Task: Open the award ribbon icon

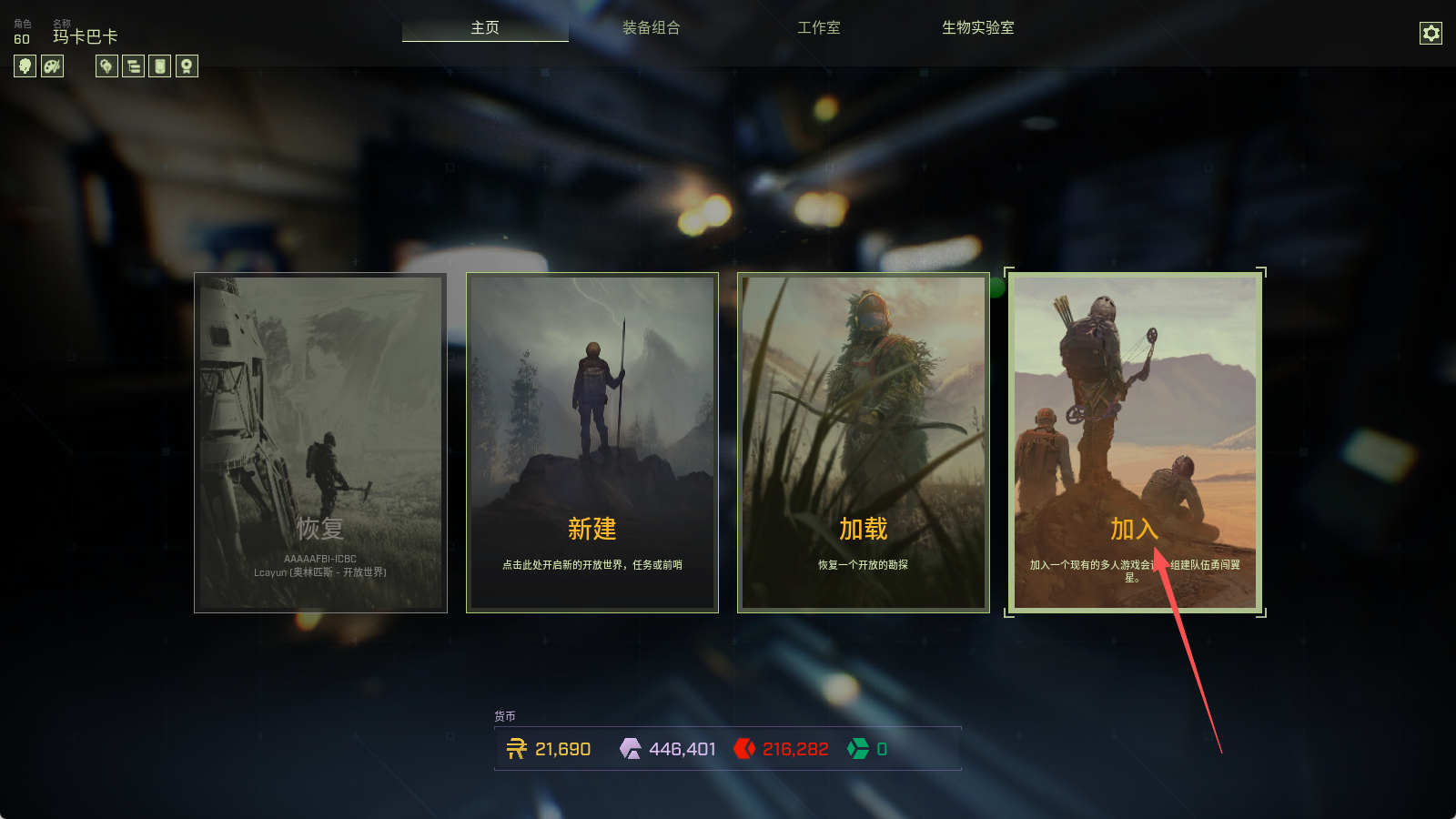Action: 187,66
